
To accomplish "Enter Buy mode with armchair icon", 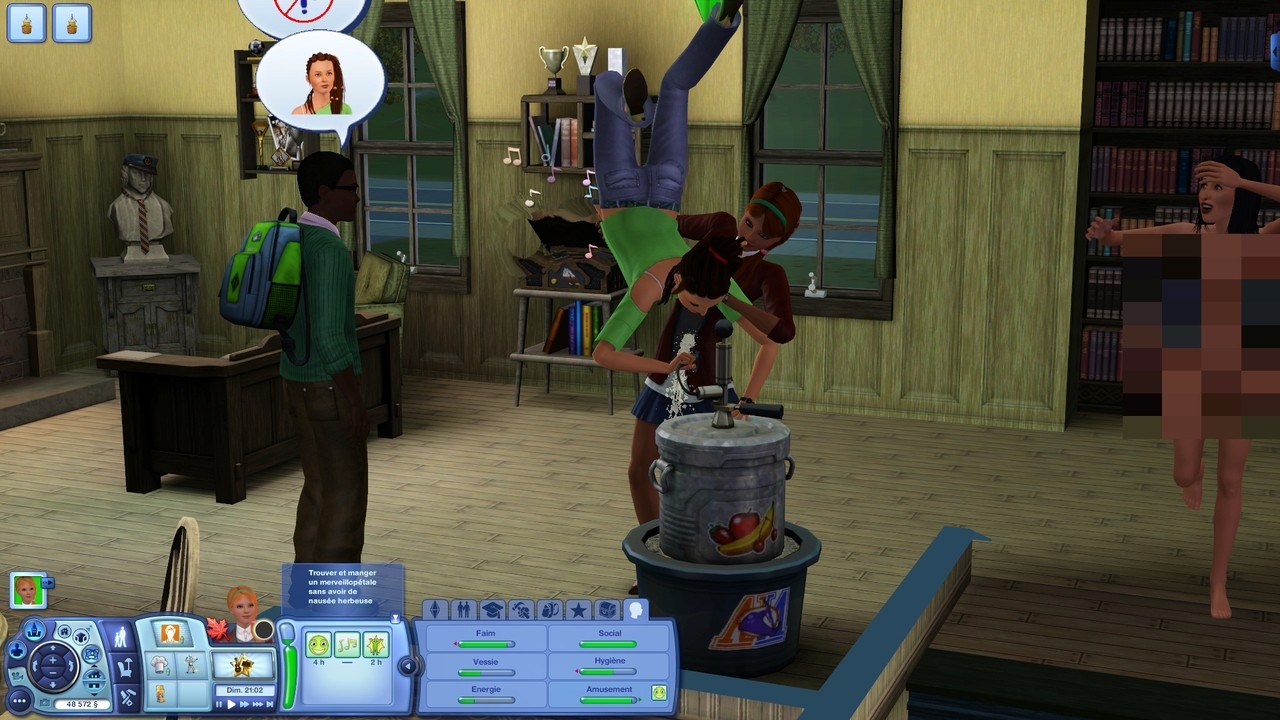I will click(124, 667).
